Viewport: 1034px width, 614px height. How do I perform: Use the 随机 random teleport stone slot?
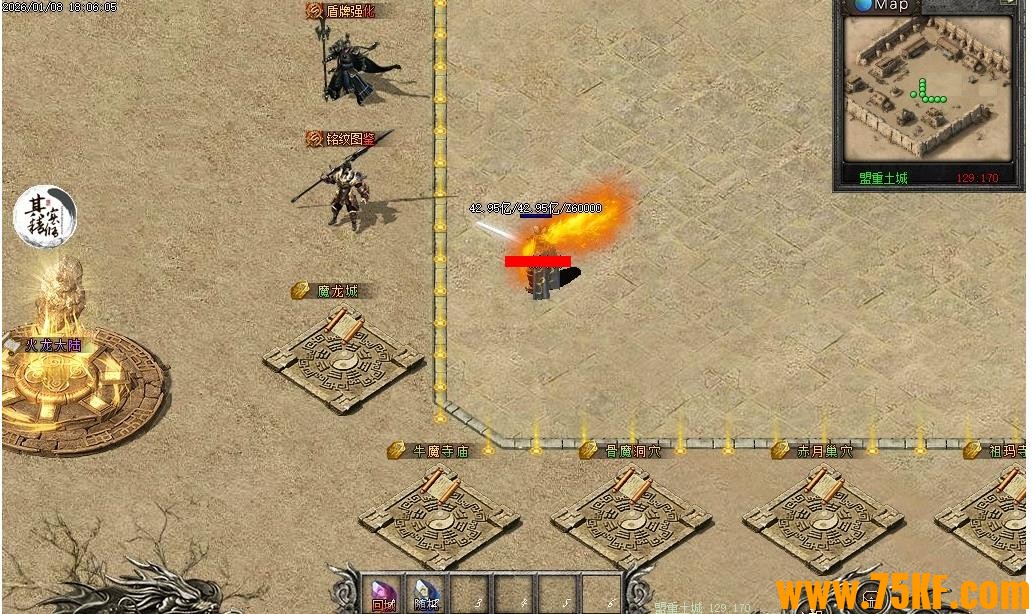point(427,594)
